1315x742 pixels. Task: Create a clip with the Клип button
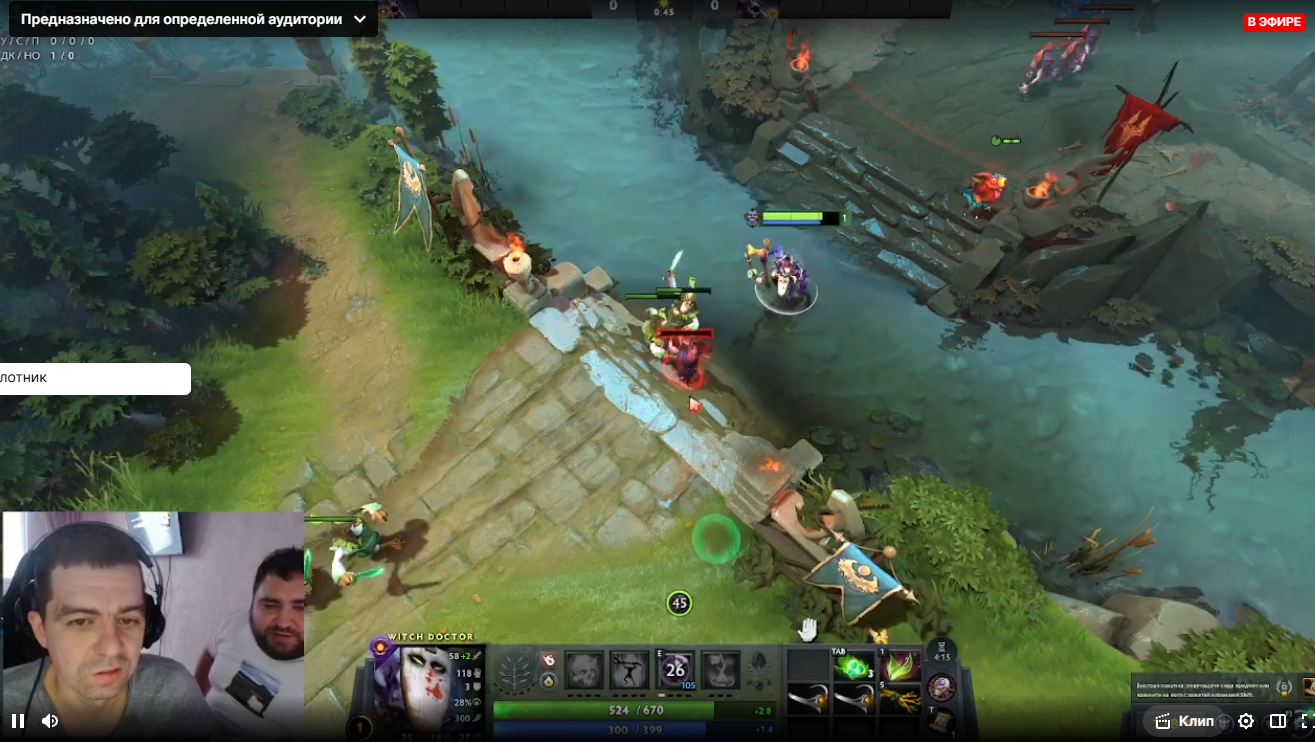click(x=1184, y=720)
